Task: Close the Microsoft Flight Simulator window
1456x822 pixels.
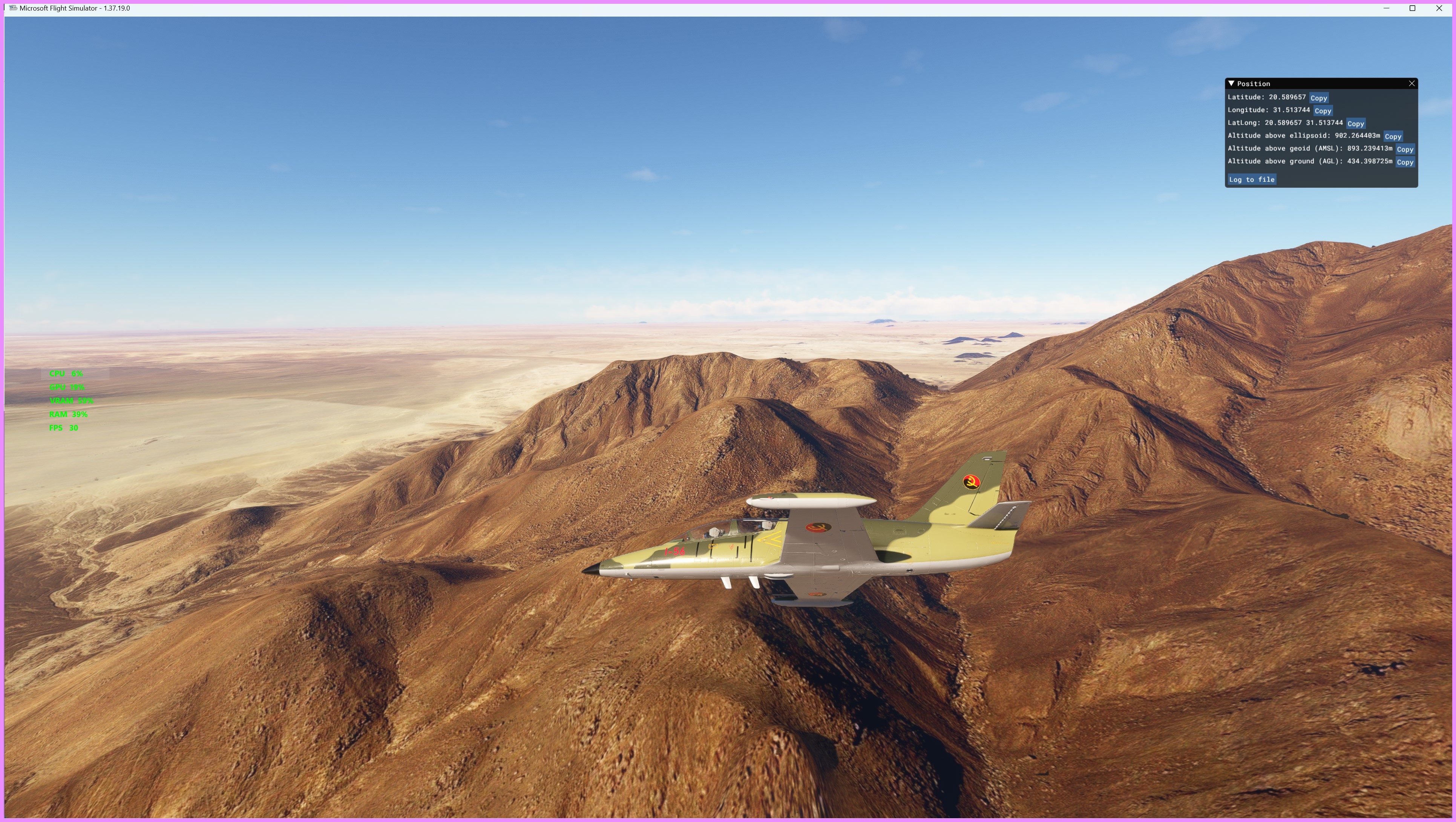Action: (1439, 8)
